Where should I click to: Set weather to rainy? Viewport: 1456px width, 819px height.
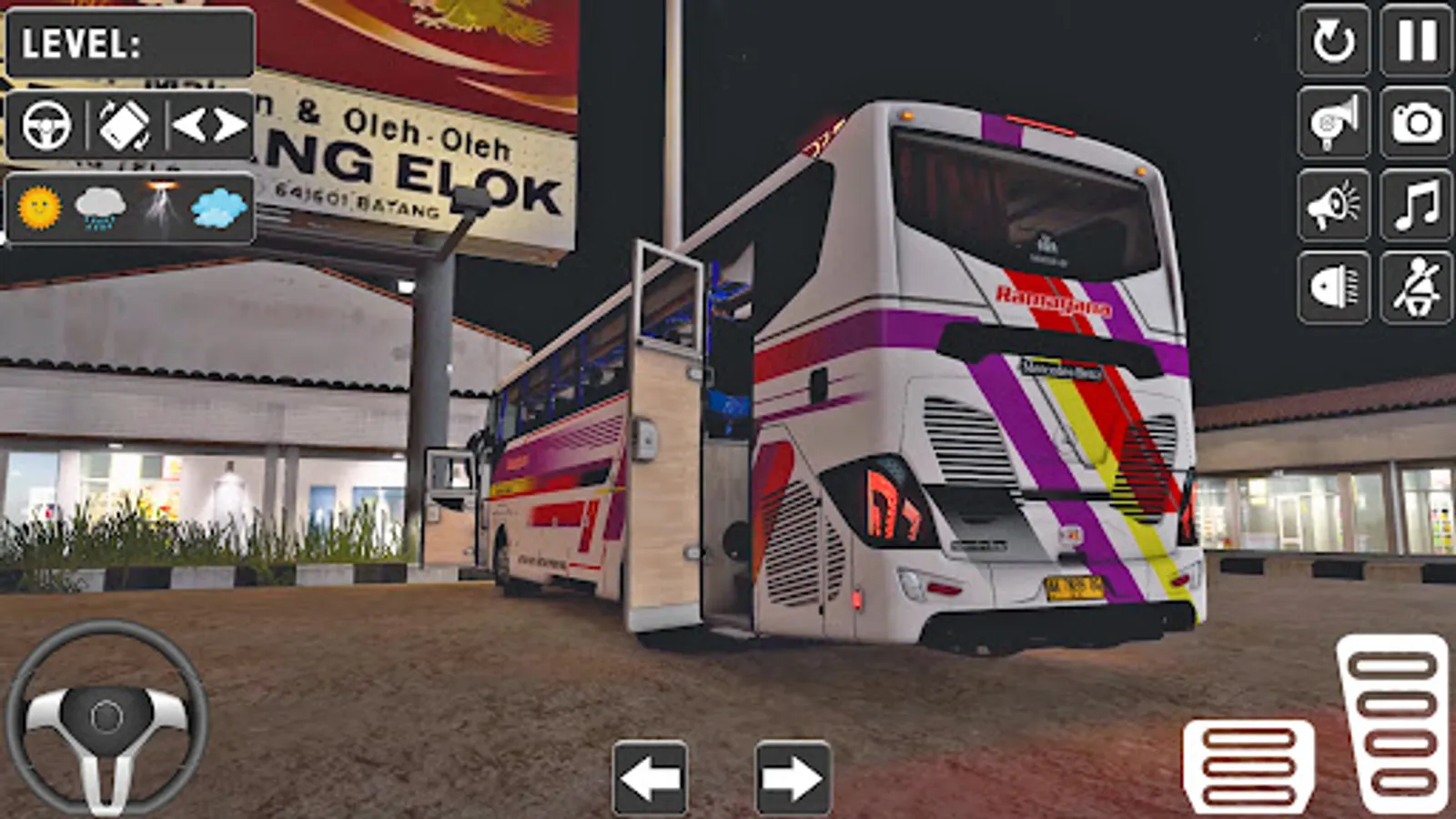point(102,207)
